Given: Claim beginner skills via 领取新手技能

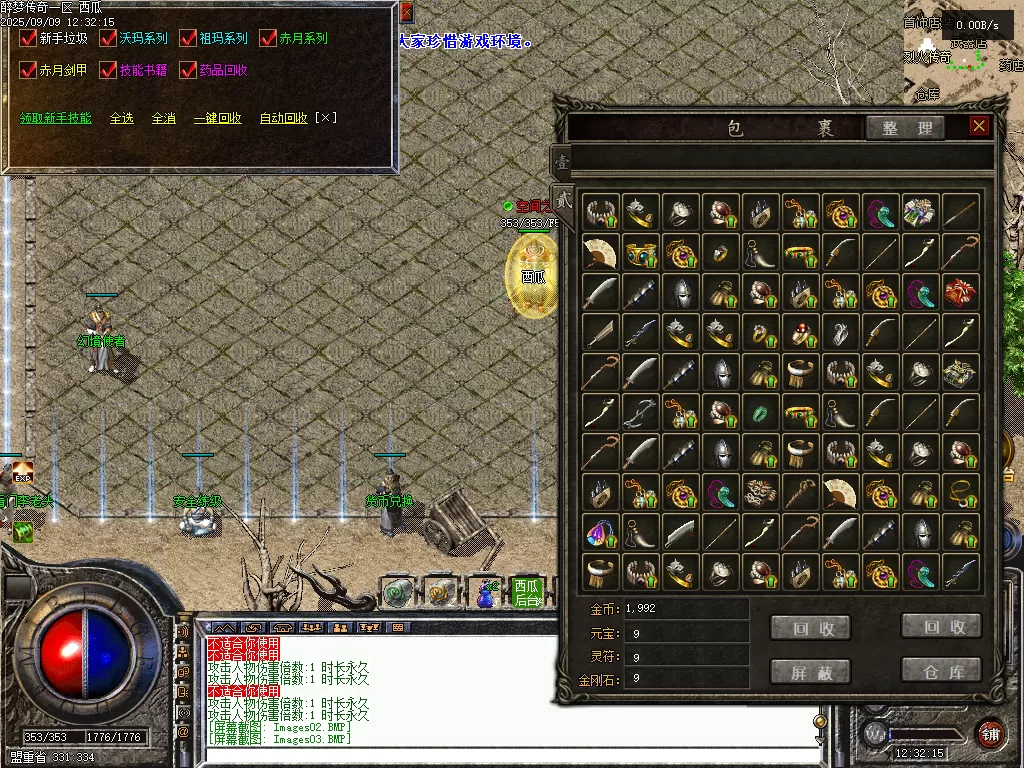Looking at the screenshot, I should tap(56, 118).
